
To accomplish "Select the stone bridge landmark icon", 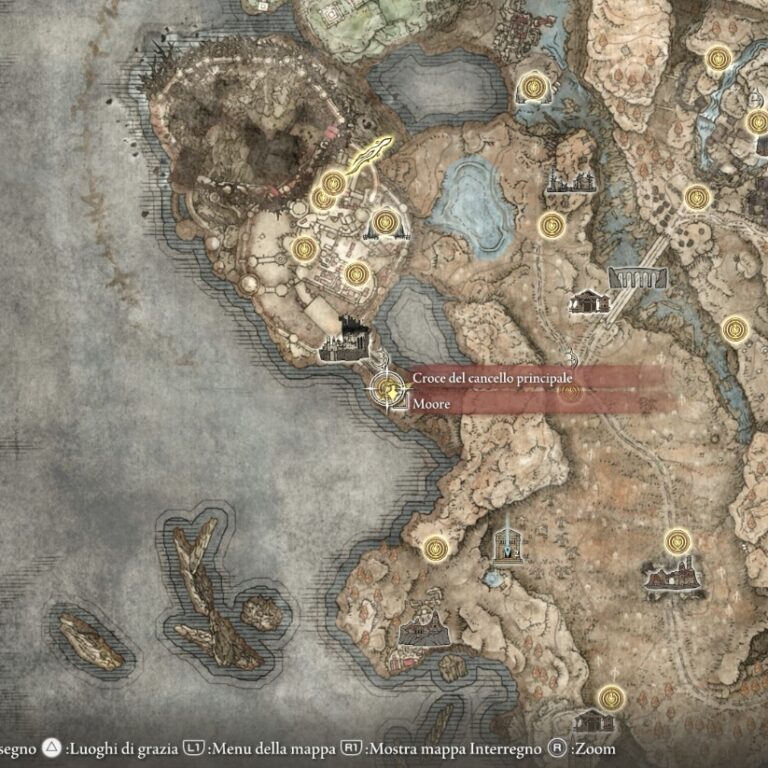I will [x=636, y=276].
